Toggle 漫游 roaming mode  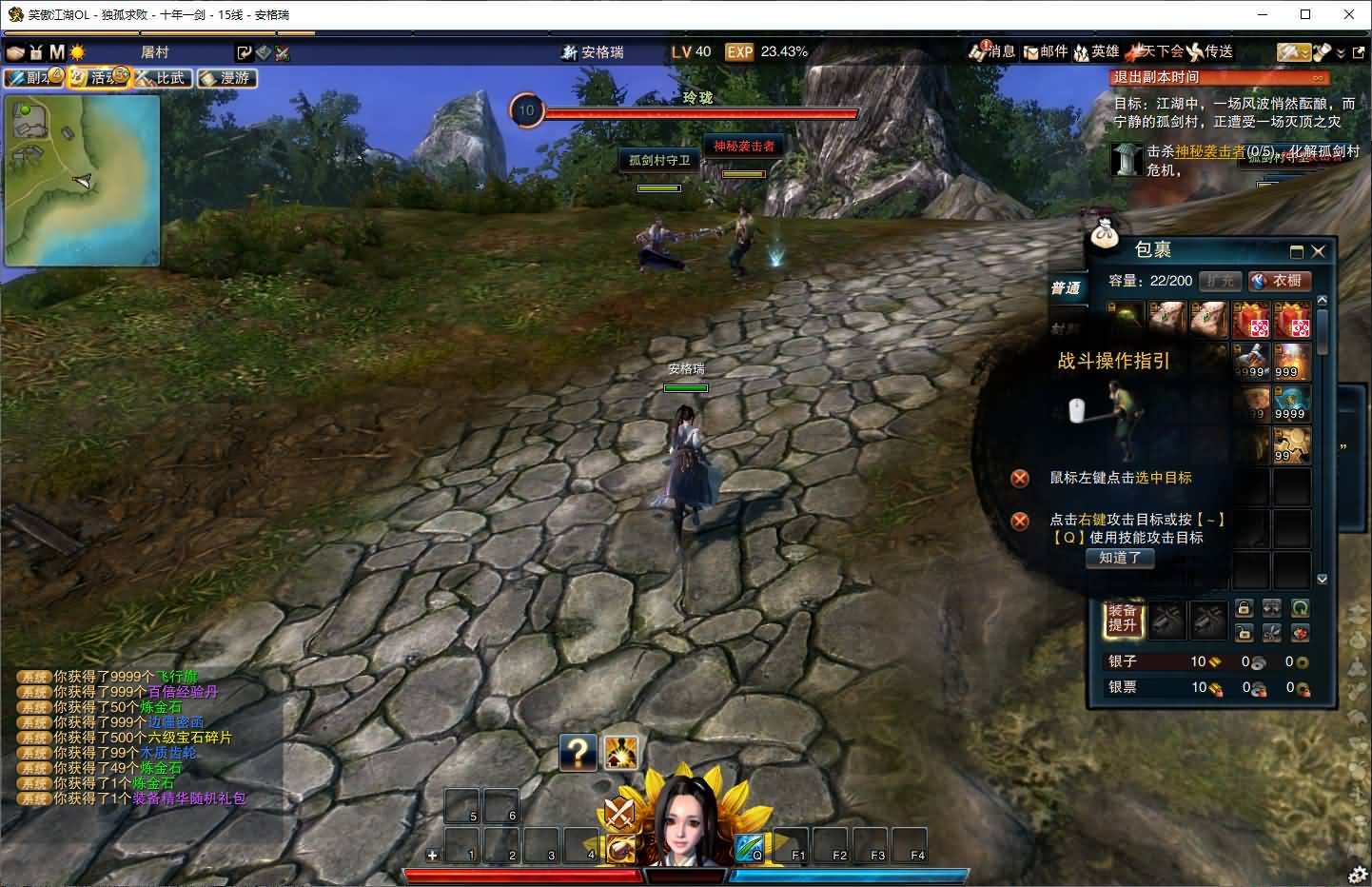pyautogui.click(x=227, y=78)
